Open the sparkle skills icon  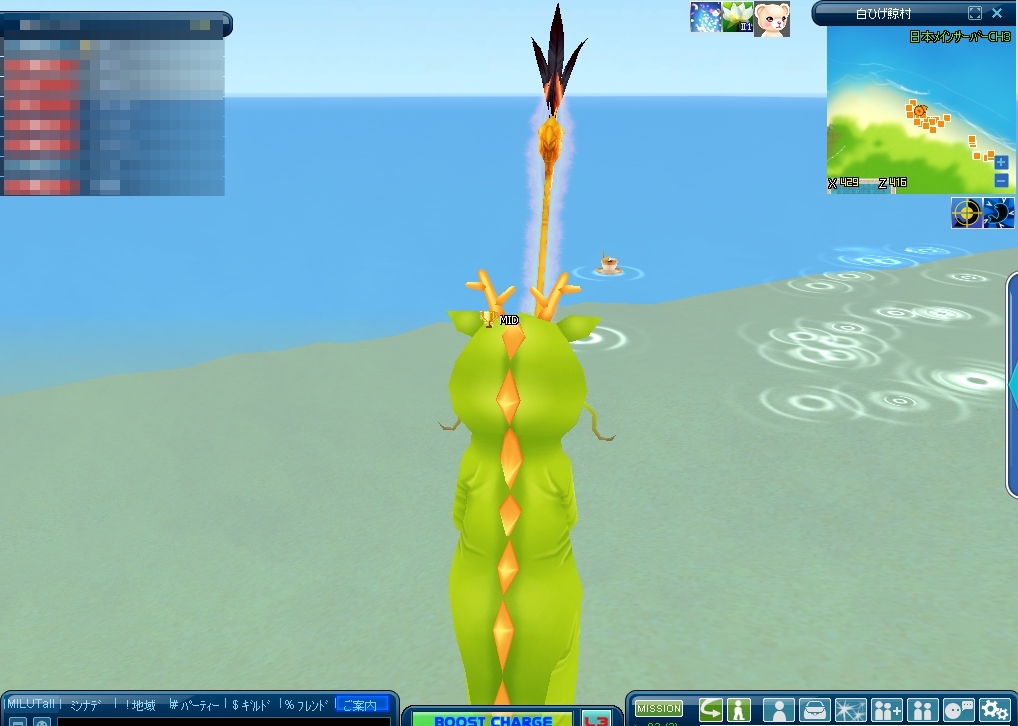click(x=850, y=710)
